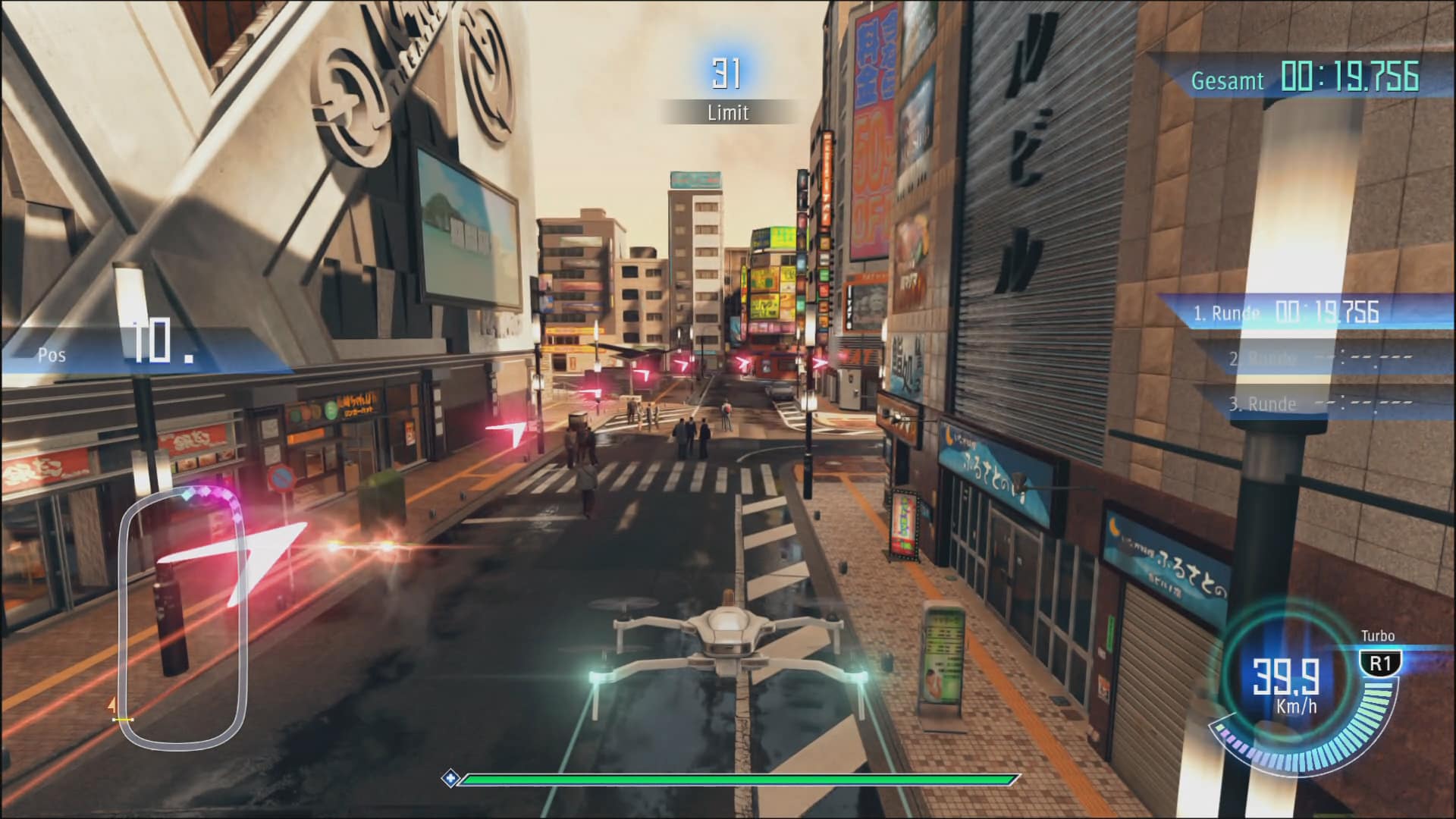Click the race track minimap
Viewport: 1456px width, 819px height.
183,616
